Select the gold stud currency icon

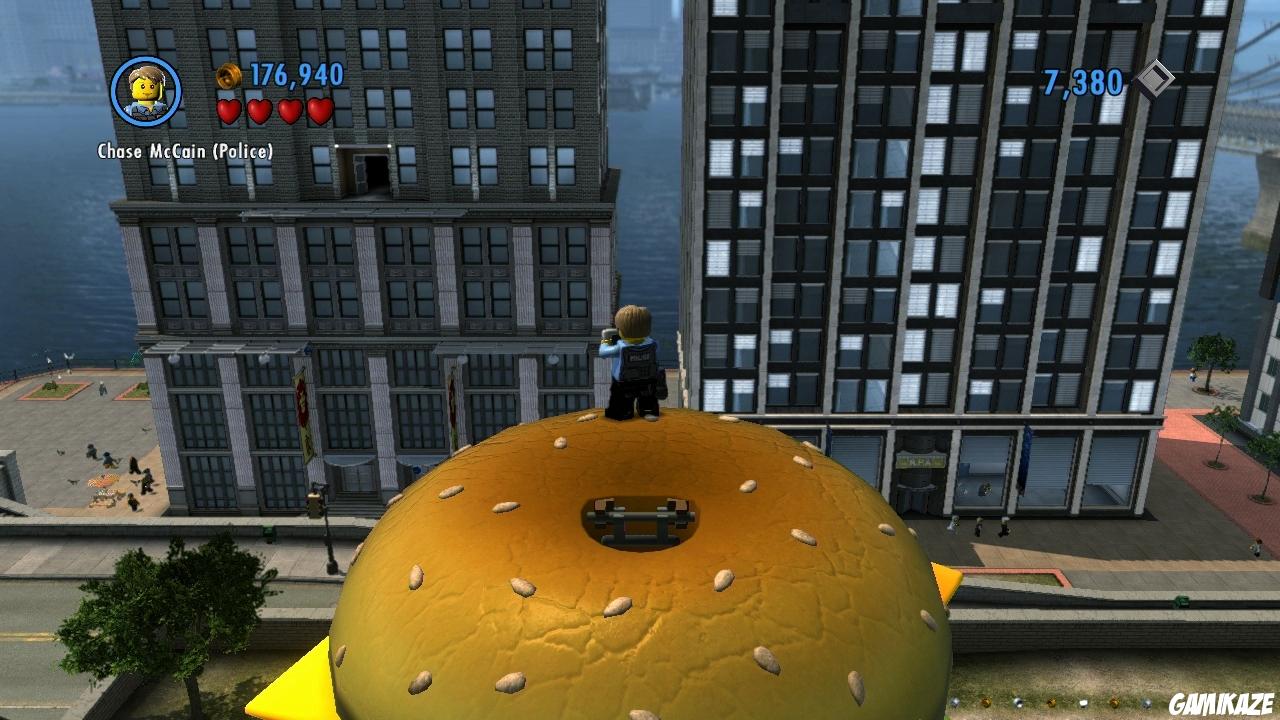coord(227,73)
